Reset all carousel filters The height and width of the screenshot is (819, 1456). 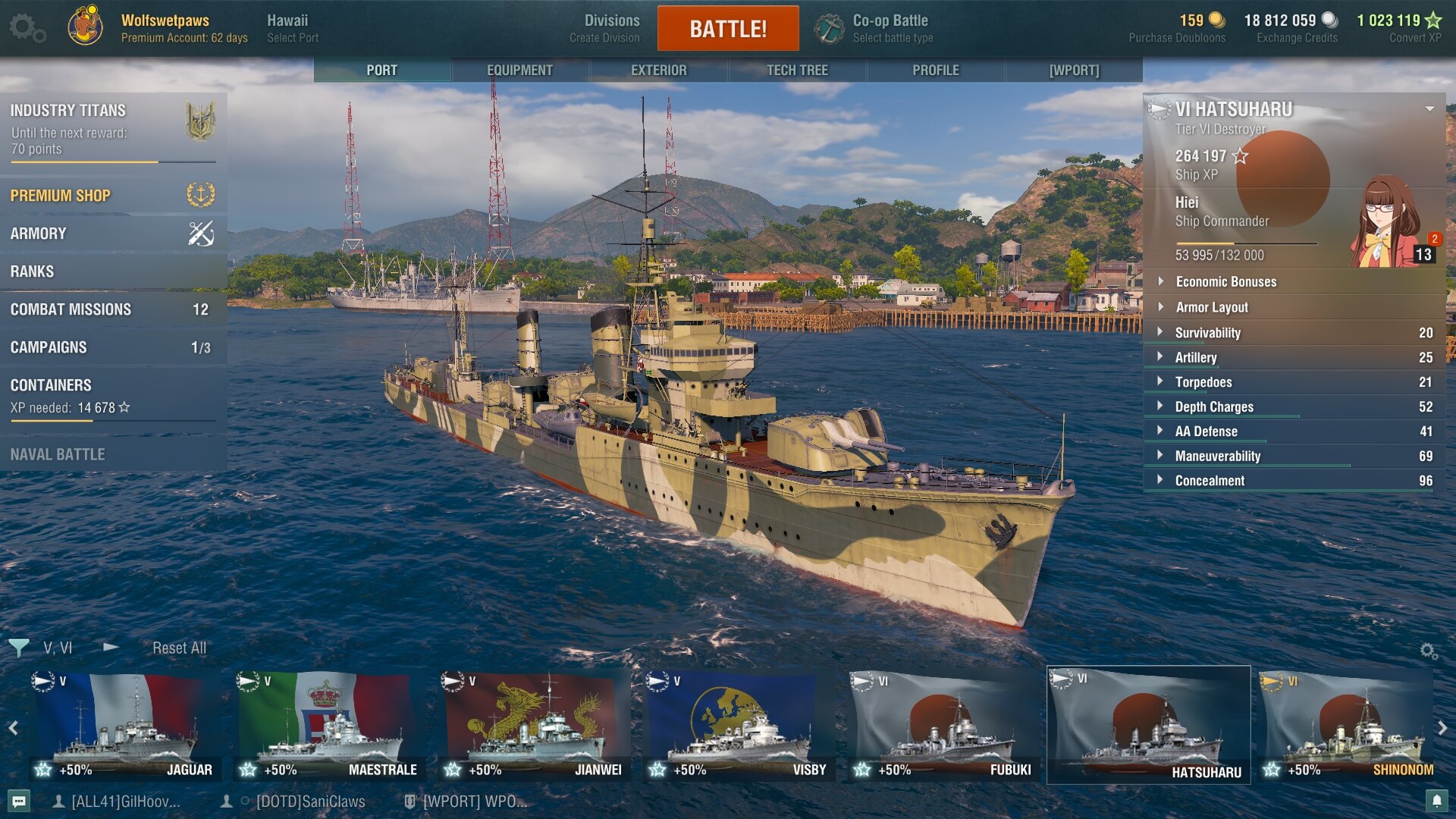(179, 648)
